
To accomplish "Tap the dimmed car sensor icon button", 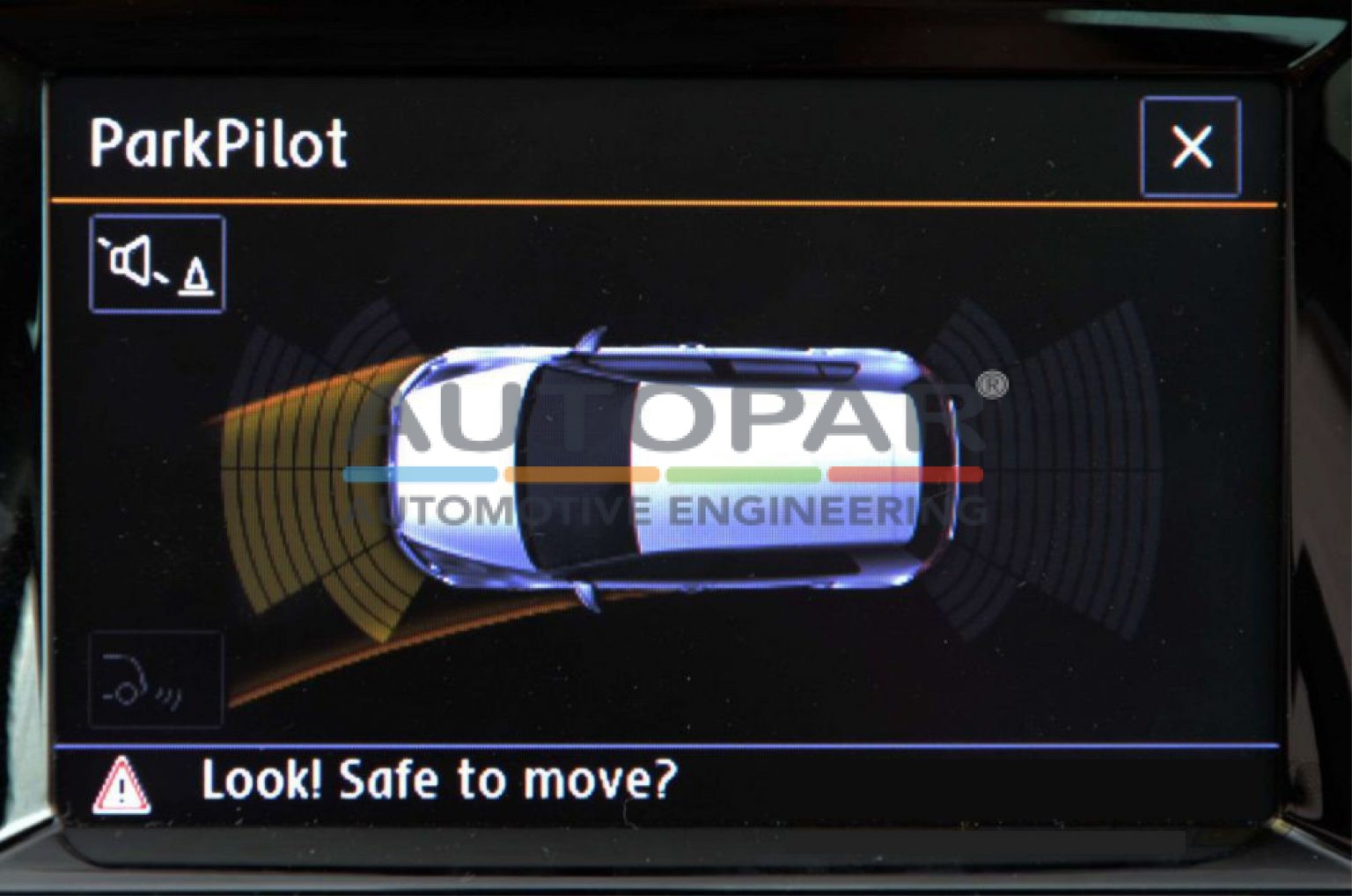I will 156,679.
